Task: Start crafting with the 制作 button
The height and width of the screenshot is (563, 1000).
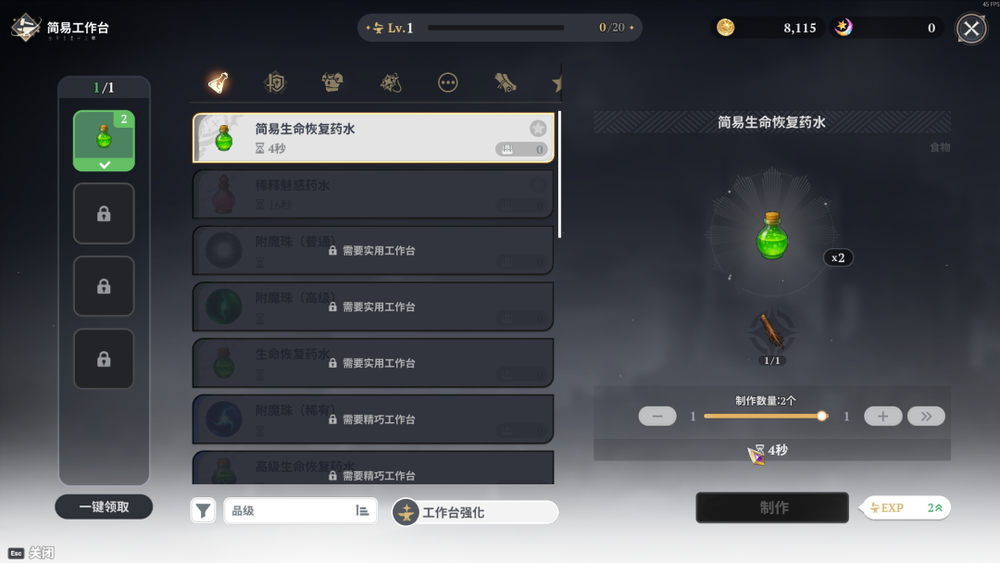Action: click(x=772, y=508)
